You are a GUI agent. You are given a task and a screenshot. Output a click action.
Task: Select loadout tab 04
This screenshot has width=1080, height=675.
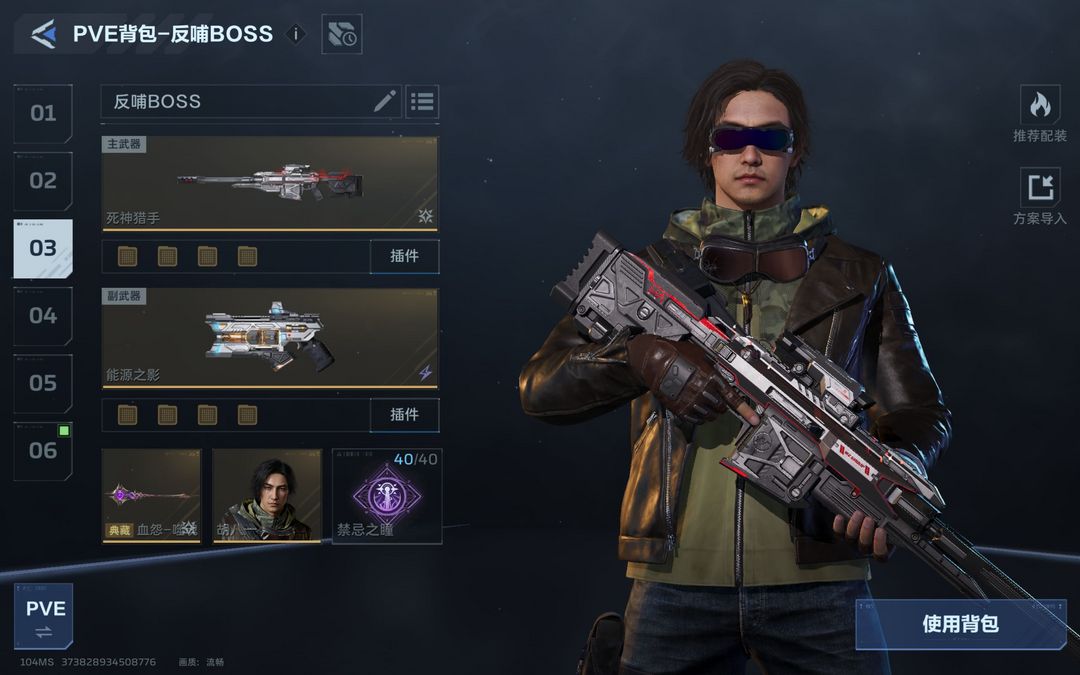(43, 316)
